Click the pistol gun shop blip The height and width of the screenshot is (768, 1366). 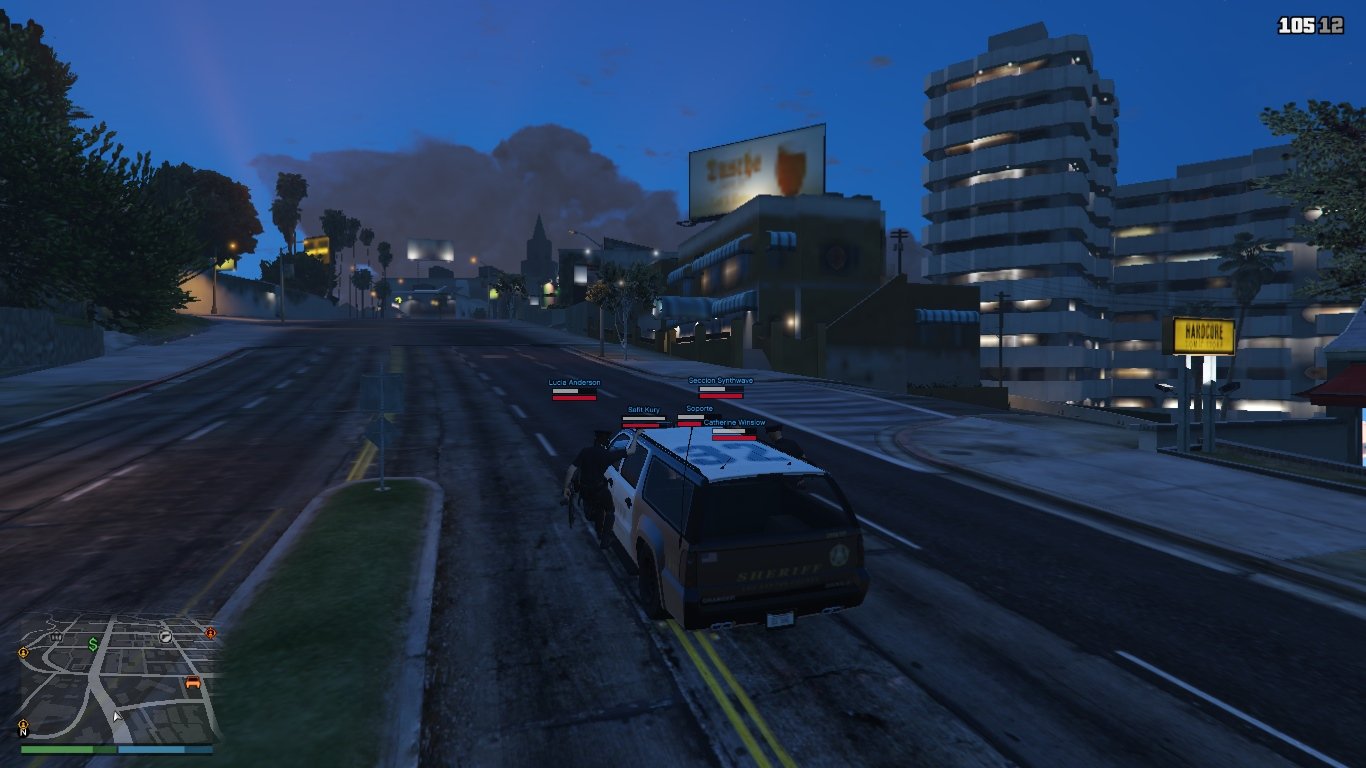(166, 636)
